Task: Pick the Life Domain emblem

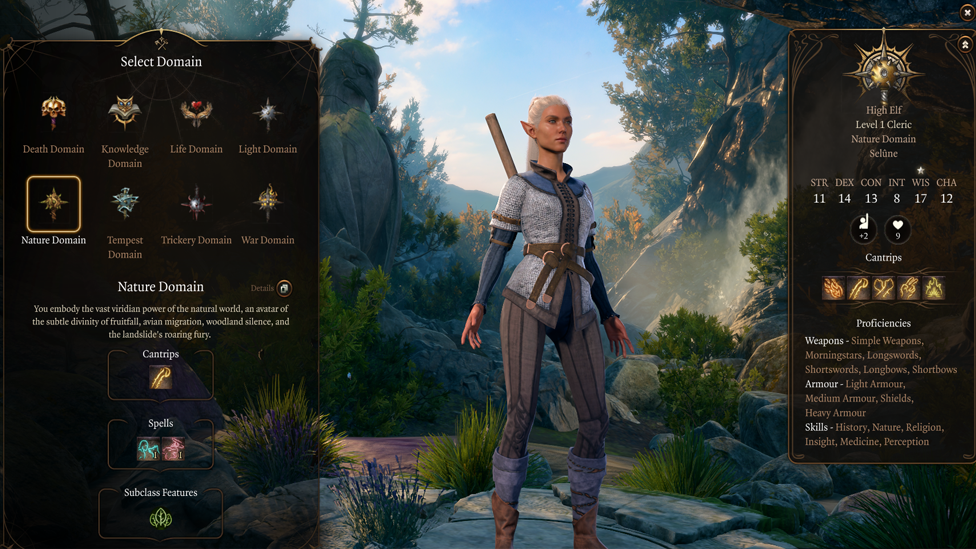Action: point(196,113)
